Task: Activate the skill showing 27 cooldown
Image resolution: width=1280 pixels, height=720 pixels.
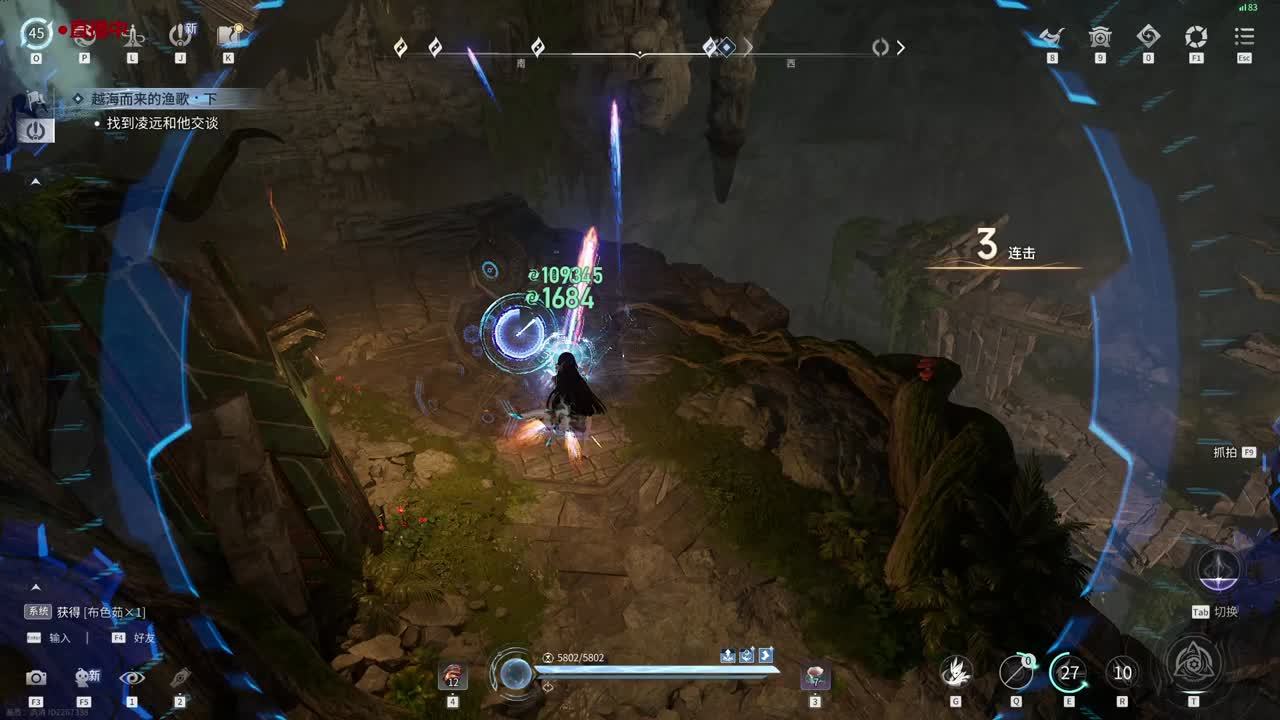Action: (x=1069, y=673)
